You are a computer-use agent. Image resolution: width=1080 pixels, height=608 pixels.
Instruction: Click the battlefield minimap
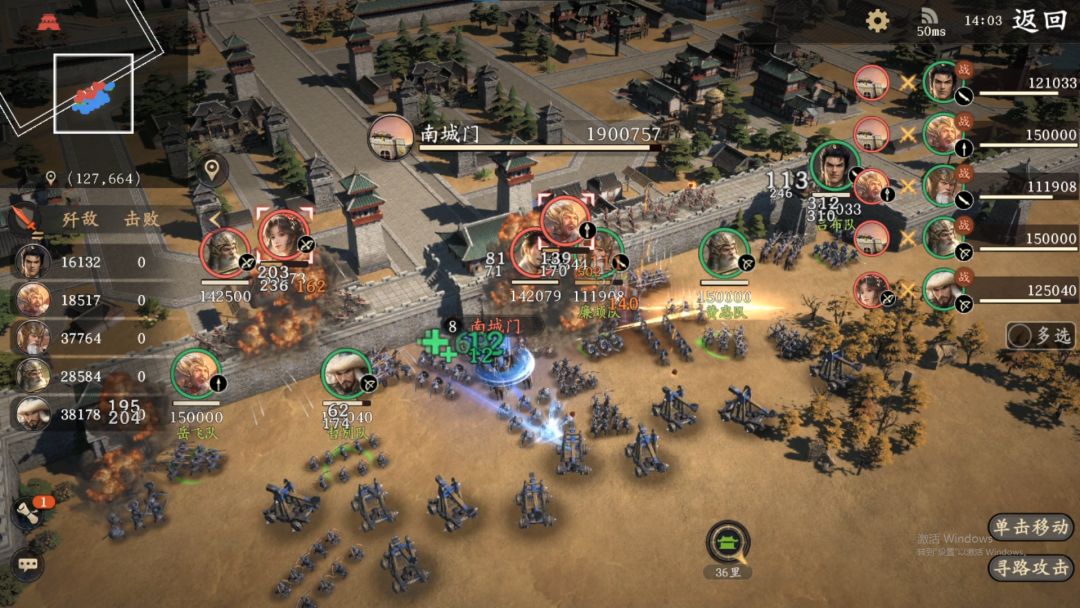[93, 93]
